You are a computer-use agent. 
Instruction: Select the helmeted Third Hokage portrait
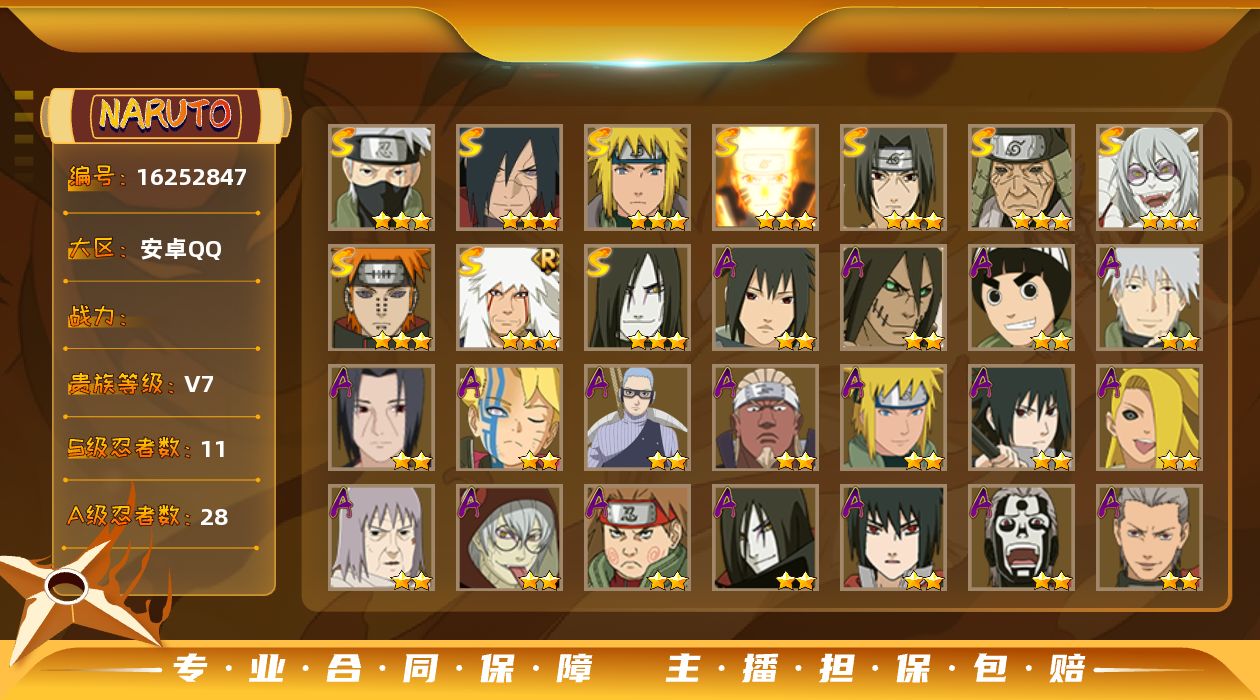point(1022,178)
